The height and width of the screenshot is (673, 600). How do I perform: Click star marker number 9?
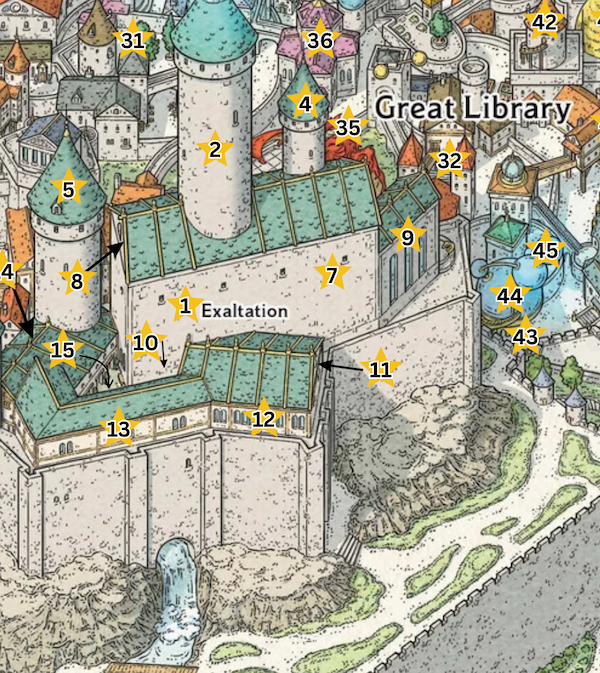[407, 237]
